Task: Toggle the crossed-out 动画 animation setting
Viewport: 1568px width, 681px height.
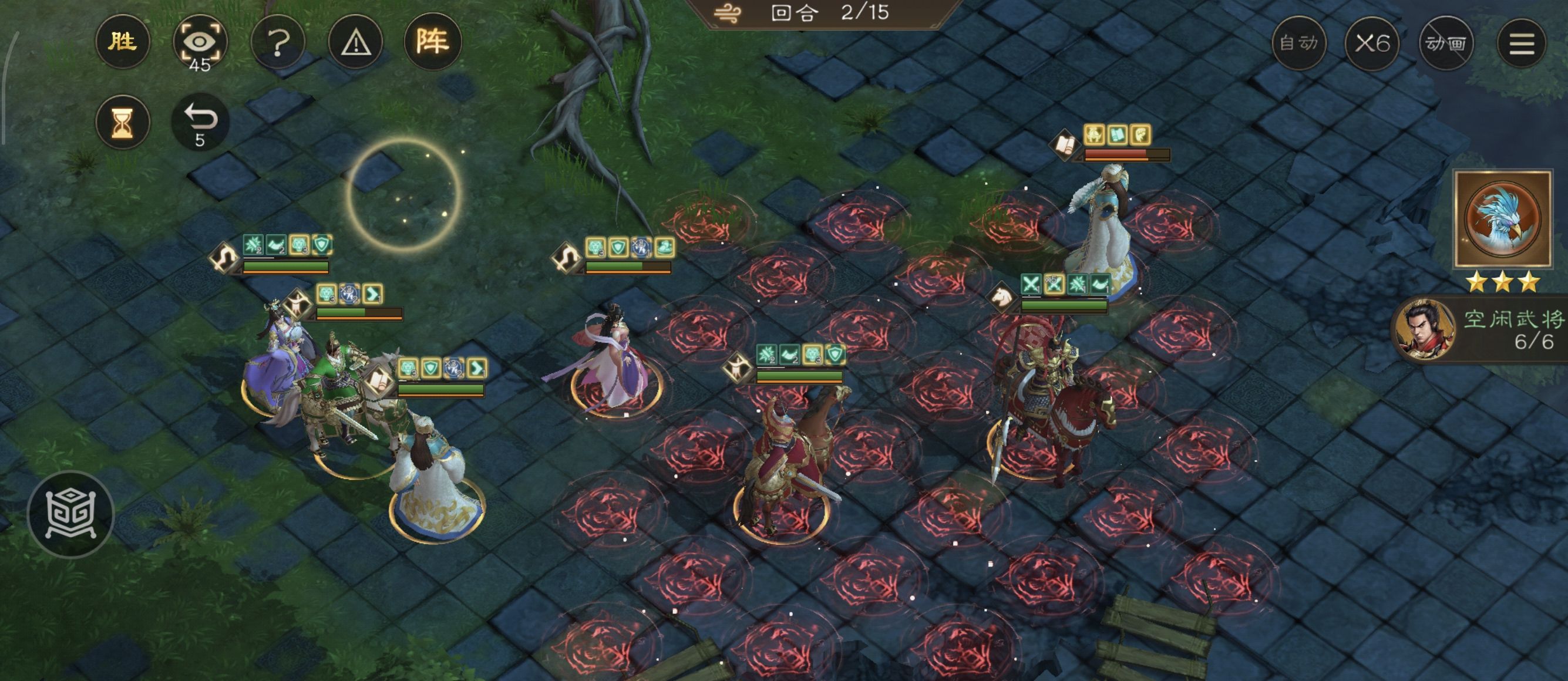Action: [1446, 43]
